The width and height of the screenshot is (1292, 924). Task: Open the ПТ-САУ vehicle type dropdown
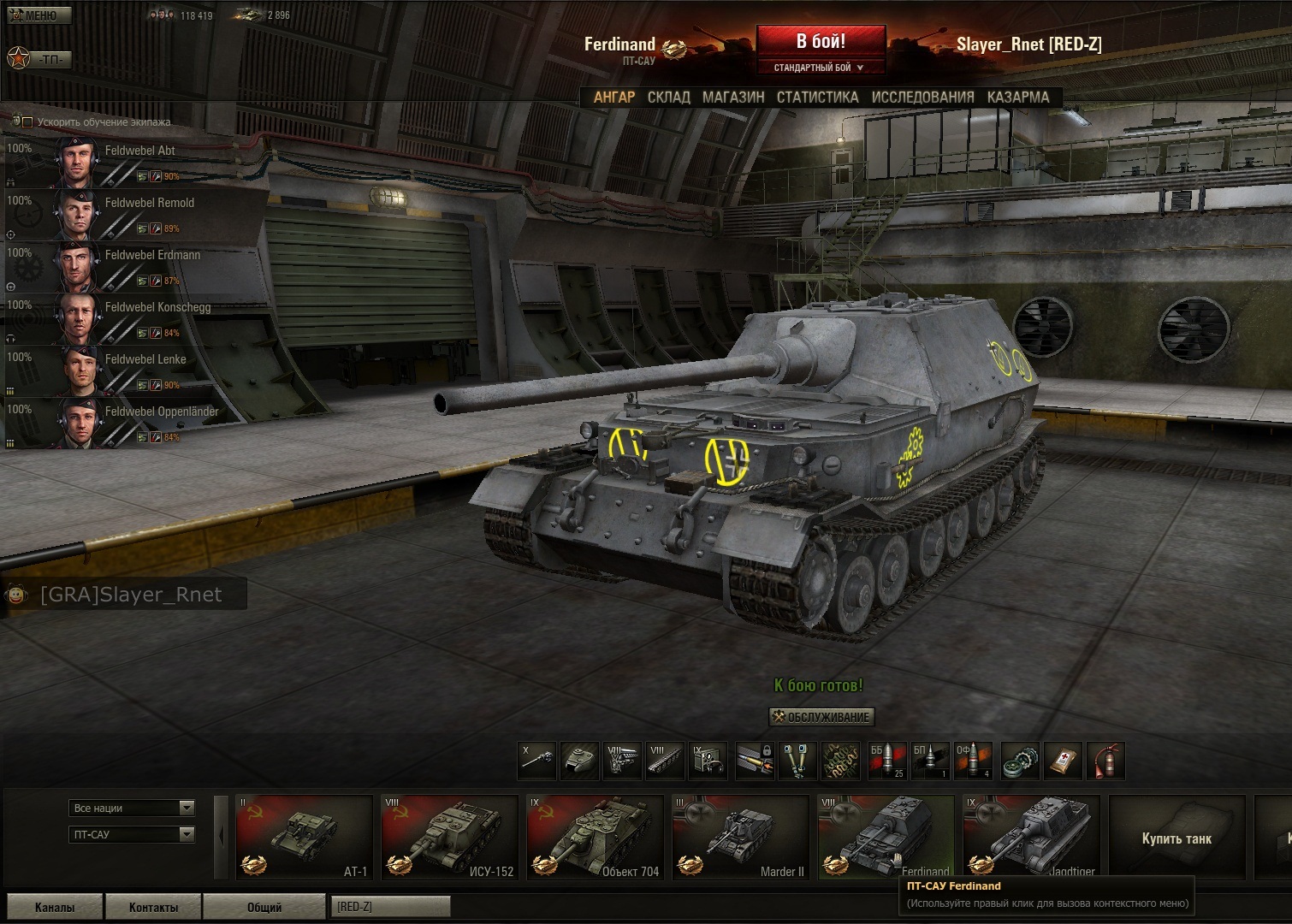click(x=132, y=834)
